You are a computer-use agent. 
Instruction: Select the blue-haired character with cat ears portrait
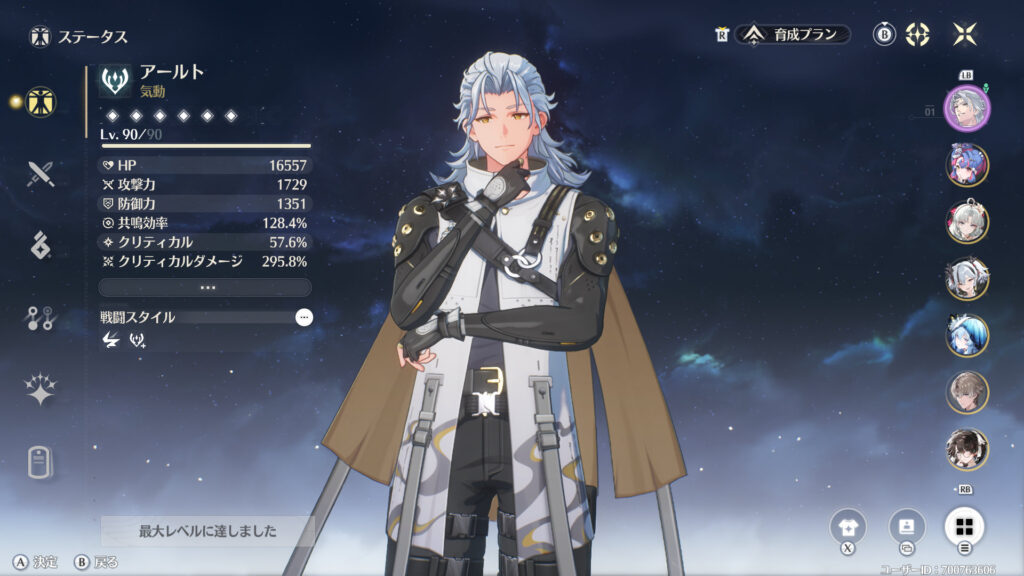tap(967, 336)
